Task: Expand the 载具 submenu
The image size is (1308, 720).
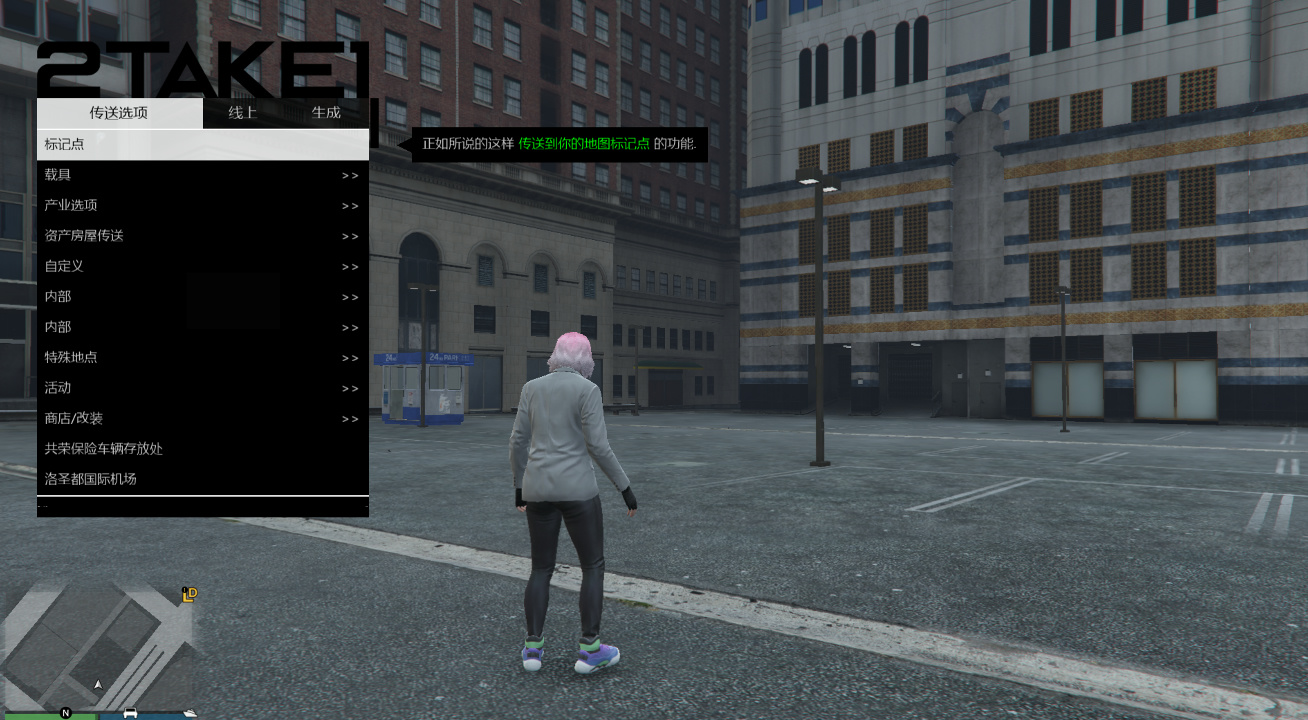Action: click(x=200, y=174)
